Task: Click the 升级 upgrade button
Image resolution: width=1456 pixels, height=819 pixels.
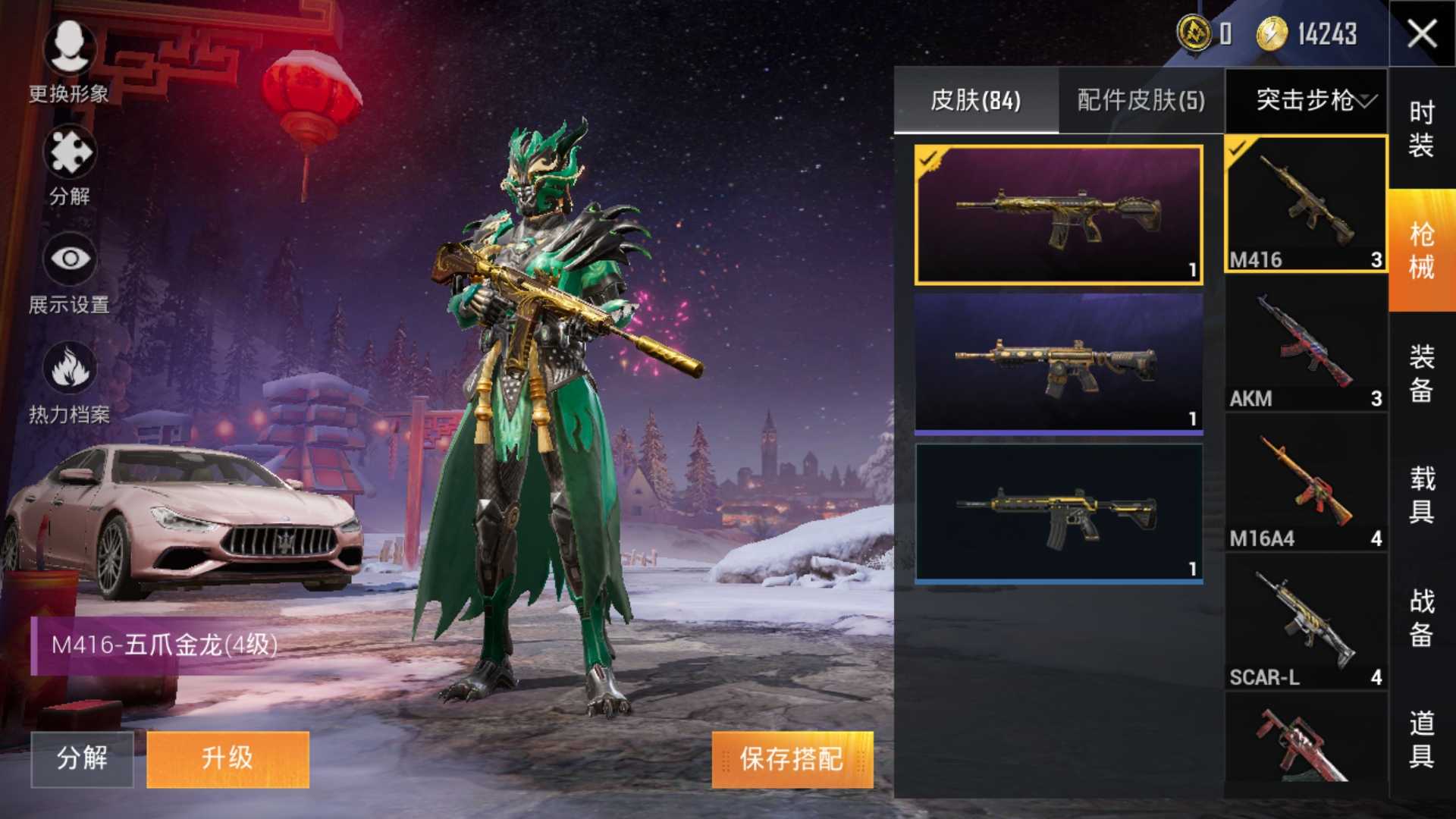Action: point(227,758)
